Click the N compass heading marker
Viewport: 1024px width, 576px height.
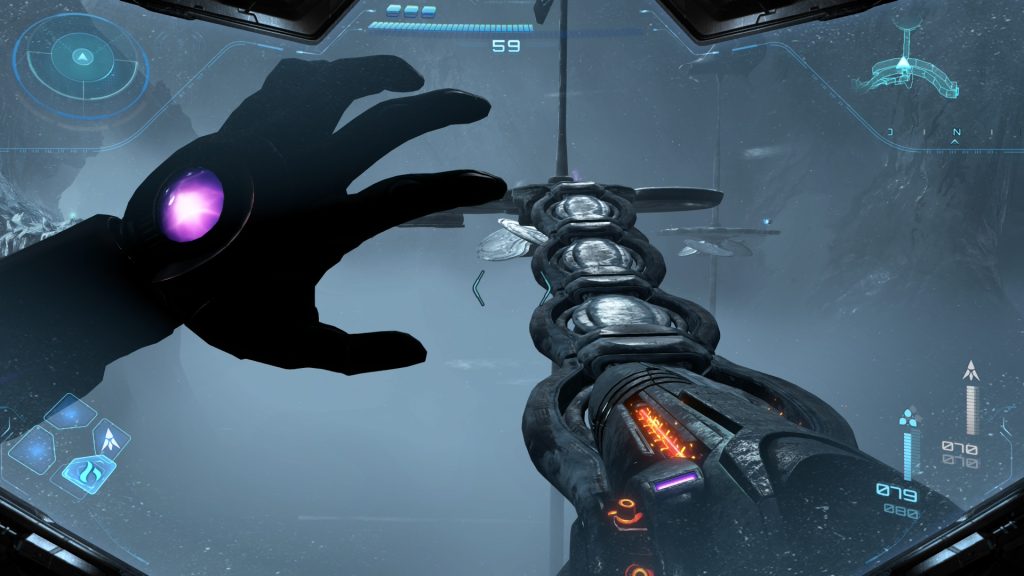point(956,133)
